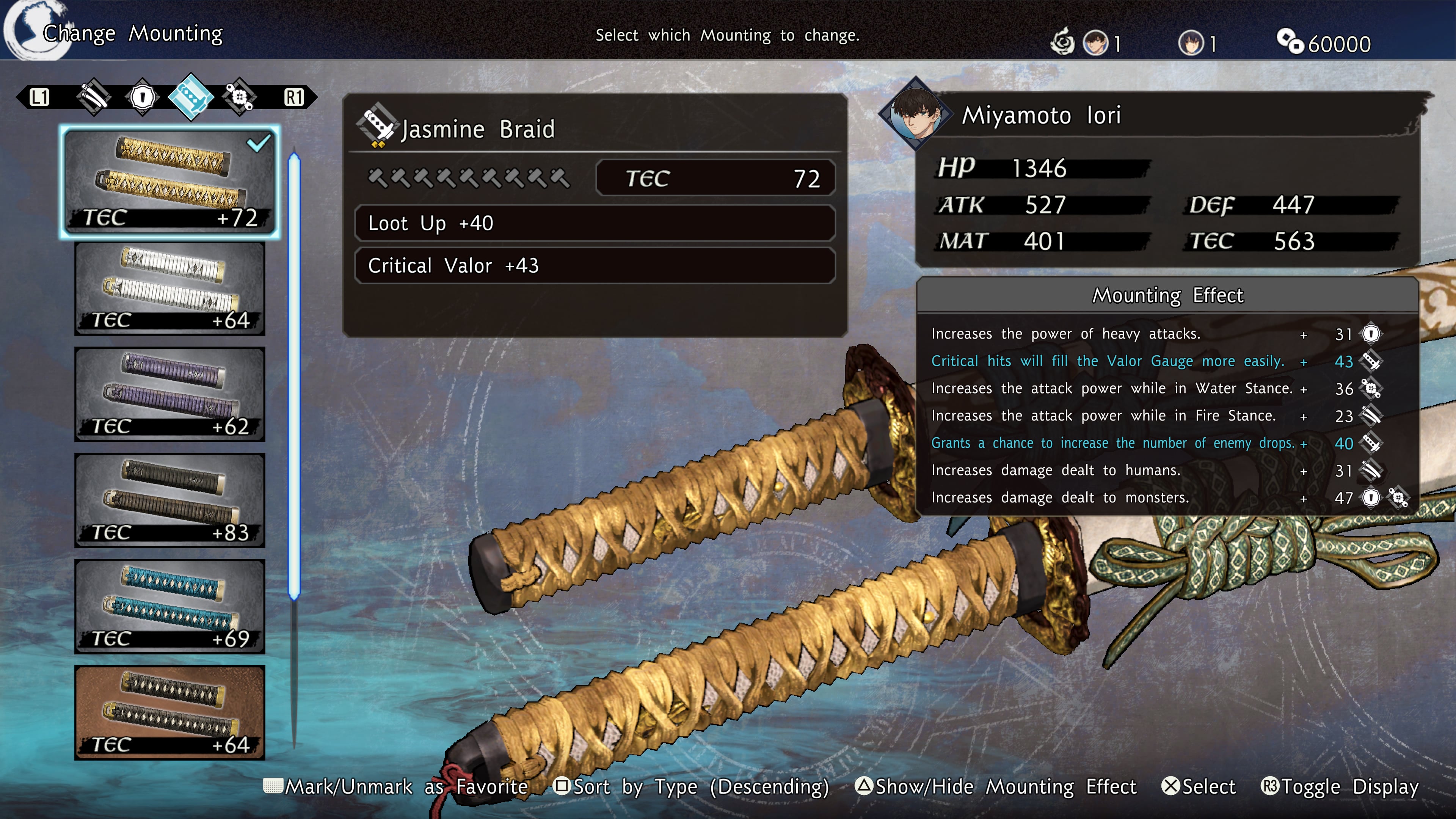
Task: Select the black braid on brown background
Action: coord(169,712)
